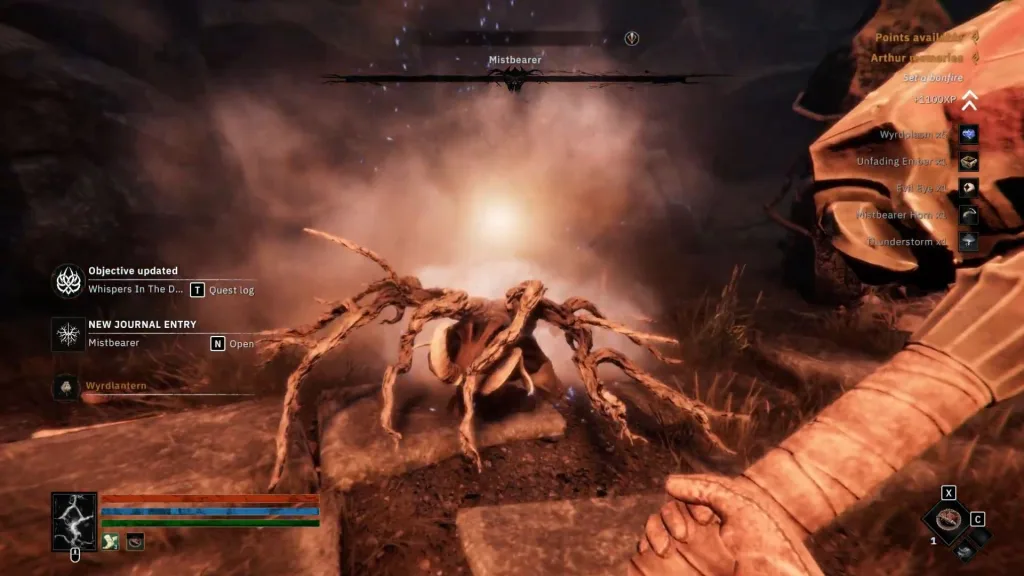The width and height of the screenshot is (1024, 576).
Task: Click the Unfading Ember loot icon
Action: tap(968, 161)
